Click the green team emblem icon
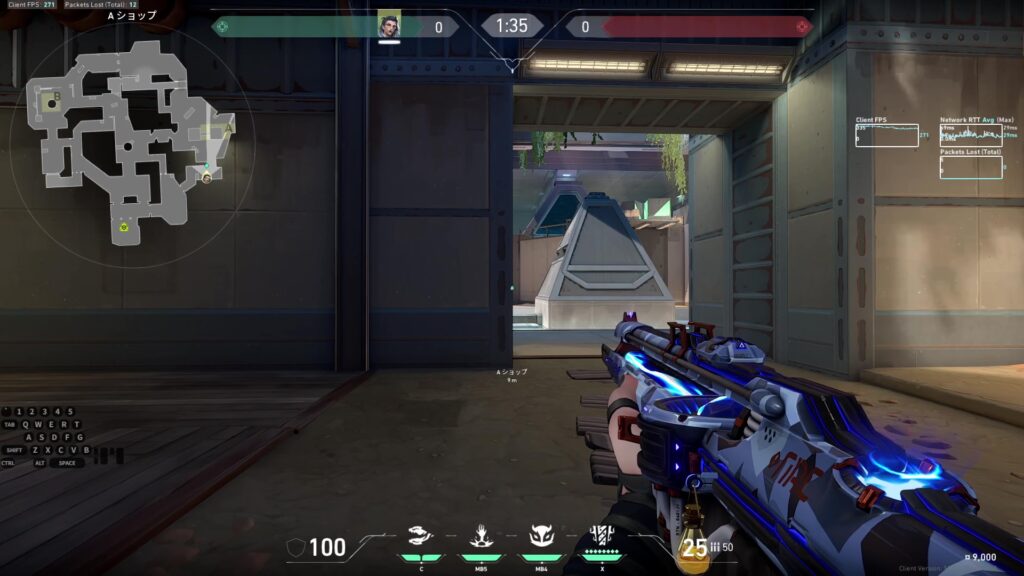 (x=221, y=26)
